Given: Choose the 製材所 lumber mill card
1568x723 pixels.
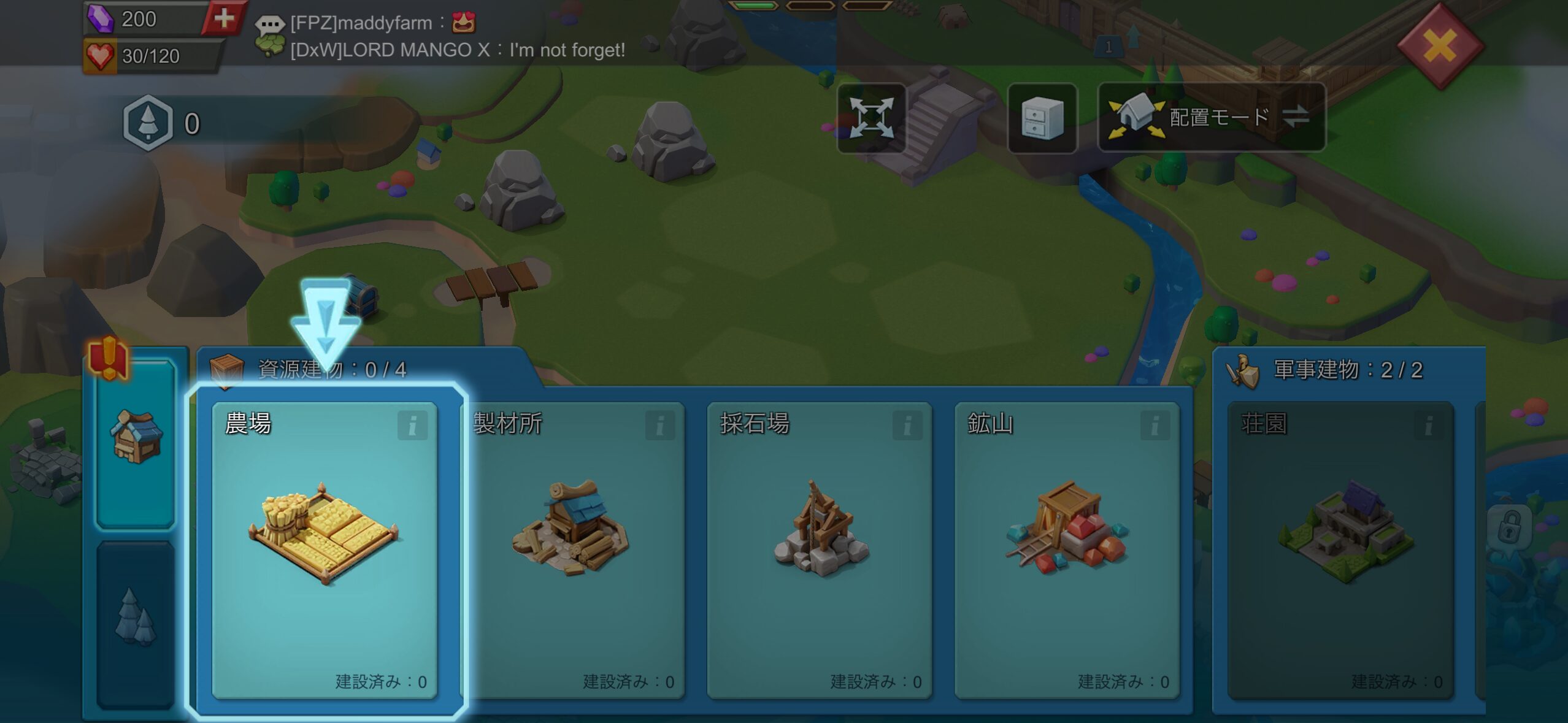Looking at the screenshot, I should click(572, 549).
